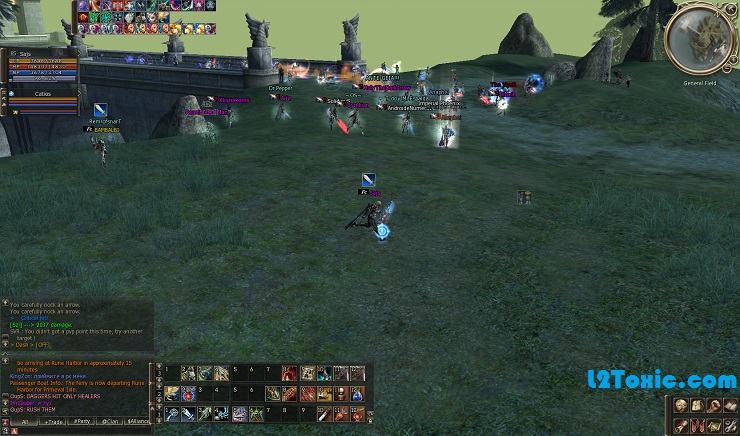
Task: Open the clan banner menu icon
Action: pos(698,425)
